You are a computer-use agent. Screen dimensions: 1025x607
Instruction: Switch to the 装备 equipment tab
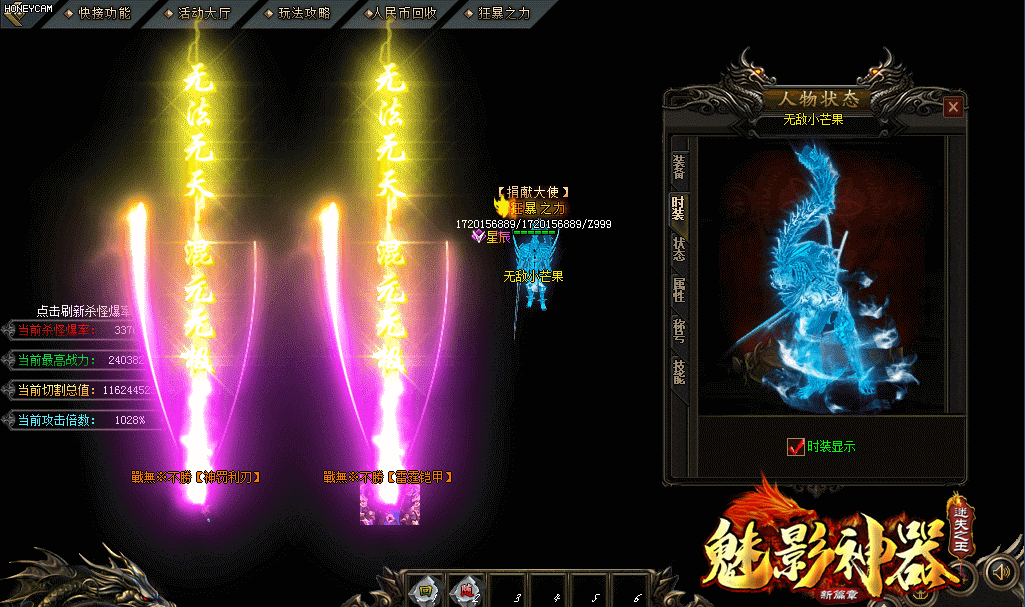(x=679, y=166)
